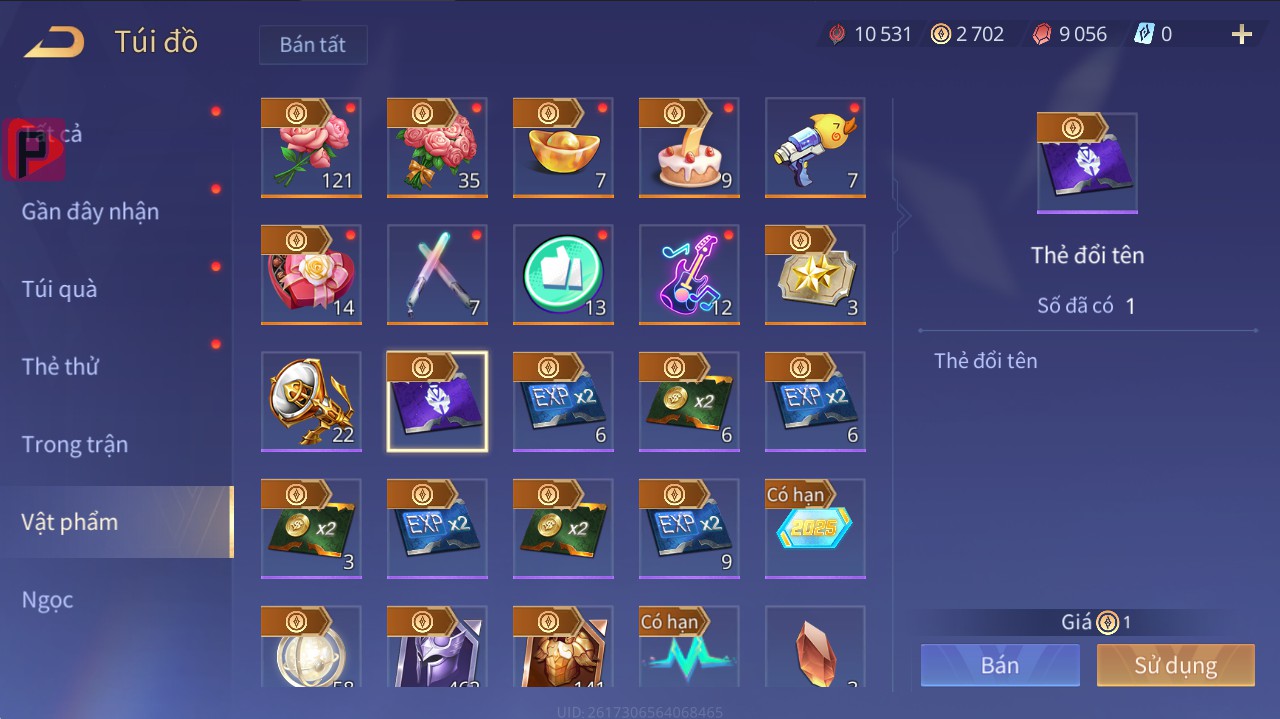Choose the gold star ticket item
Image resolution: width=1280 pixels, height=719 pixels.
click(815, 275)
